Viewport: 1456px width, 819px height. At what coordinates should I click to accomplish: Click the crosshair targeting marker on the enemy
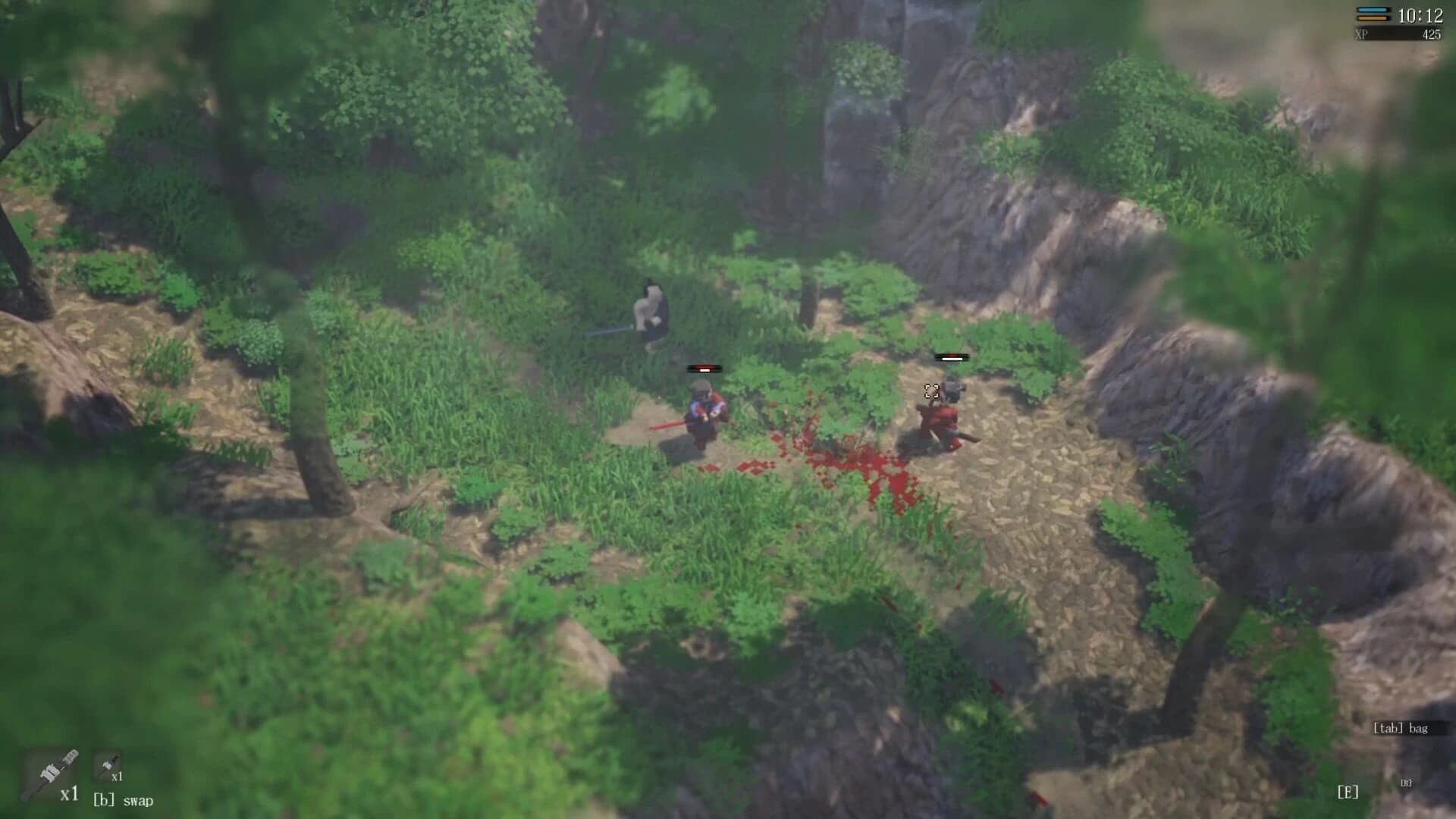(932, 392)
